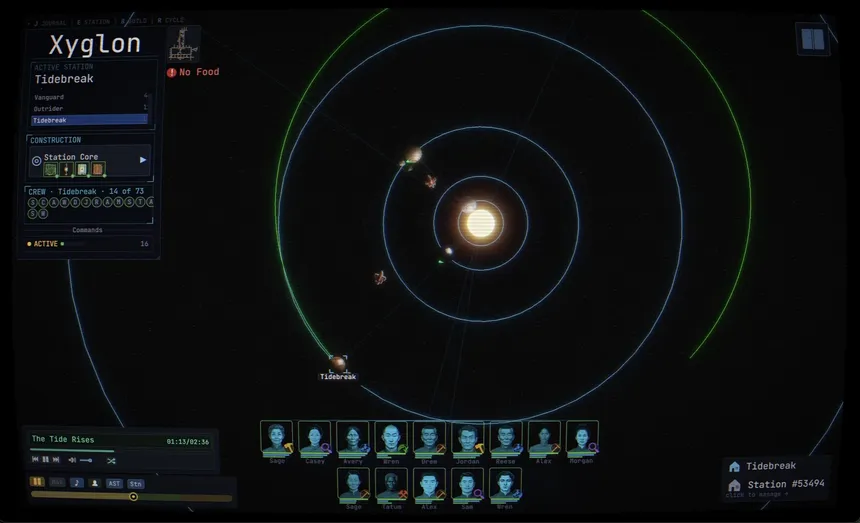The image size is (860, 523).
Task: Expand Station Core construction with the arrow
Action: pos(143,159)
